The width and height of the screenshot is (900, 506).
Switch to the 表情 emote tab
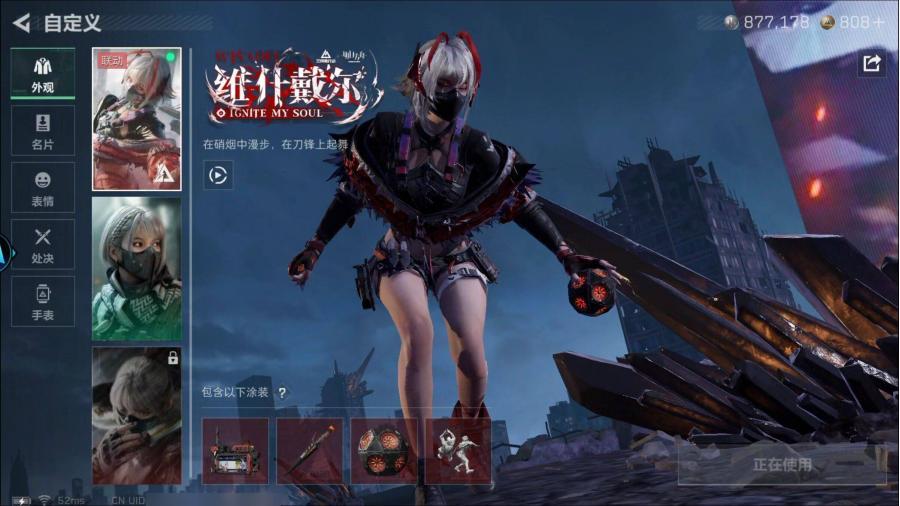(42, 187)
